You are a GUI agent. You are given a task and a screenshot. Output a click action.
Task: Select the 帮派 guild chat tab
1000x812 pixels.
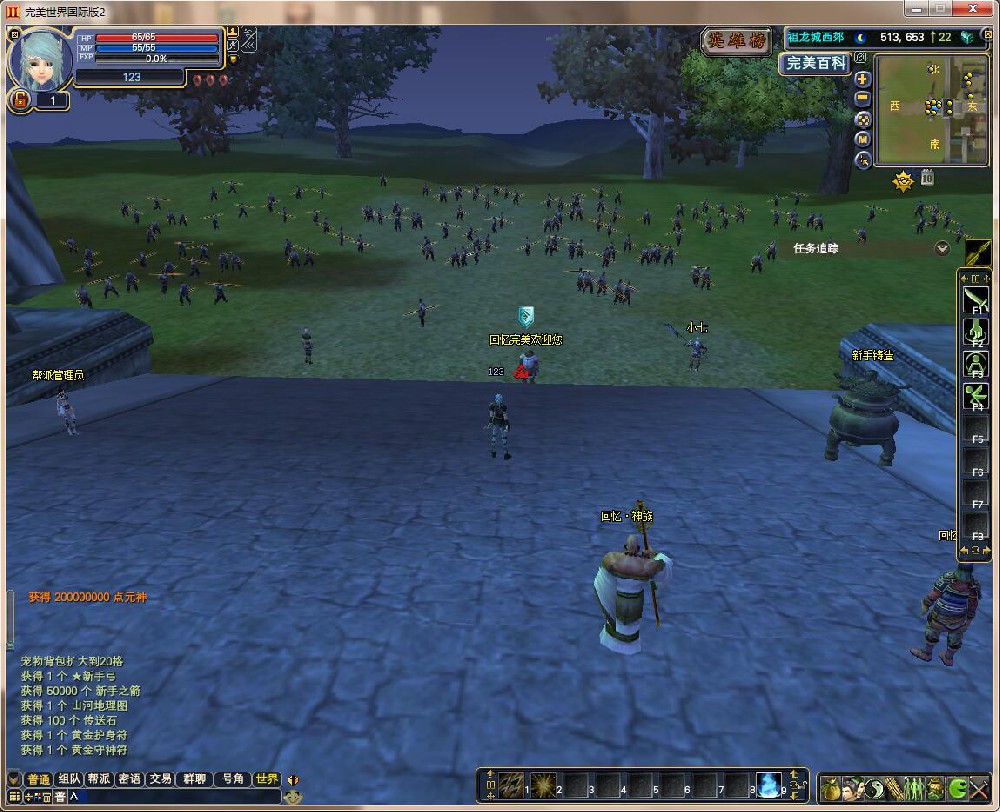pos(98,779)
